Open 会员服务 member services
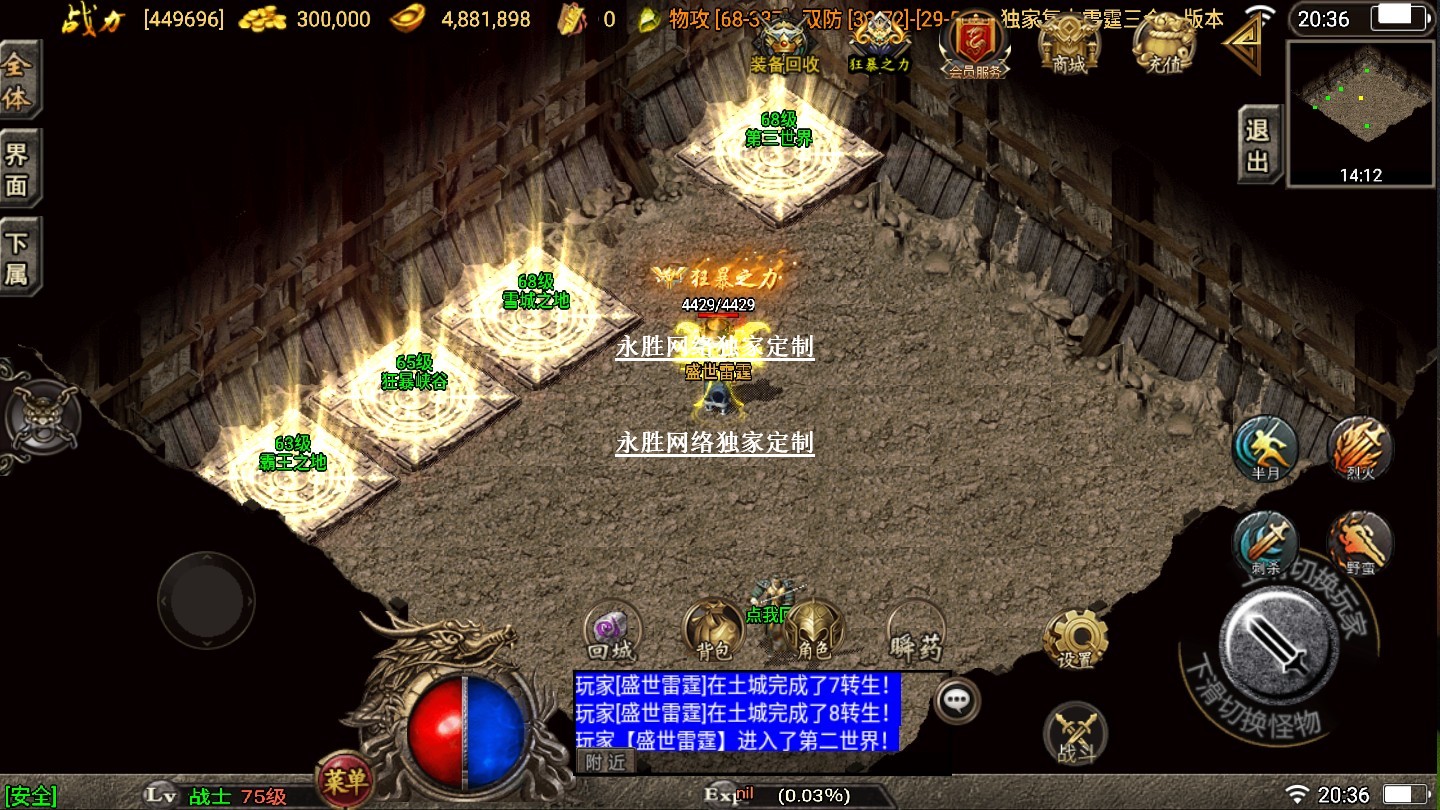This screenshot has width=1440, height=810. coord(974,46)
